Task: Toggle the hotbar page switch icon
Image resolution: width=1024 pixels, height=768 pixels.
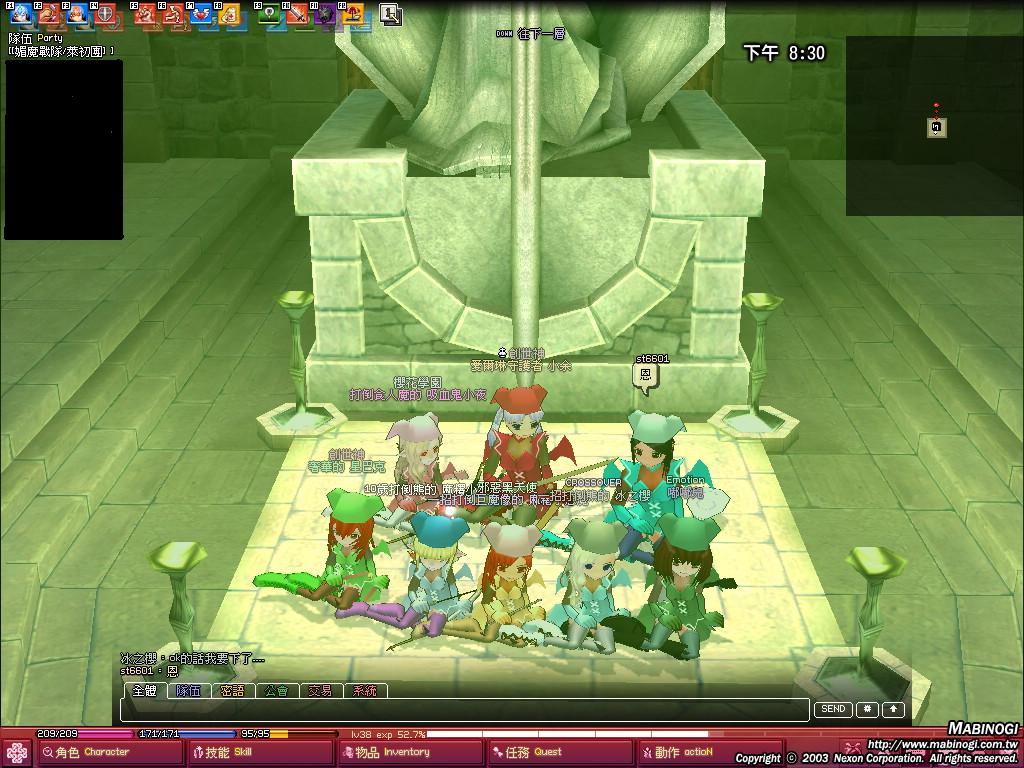Action: pyautogui.click(x=390, y=14)
